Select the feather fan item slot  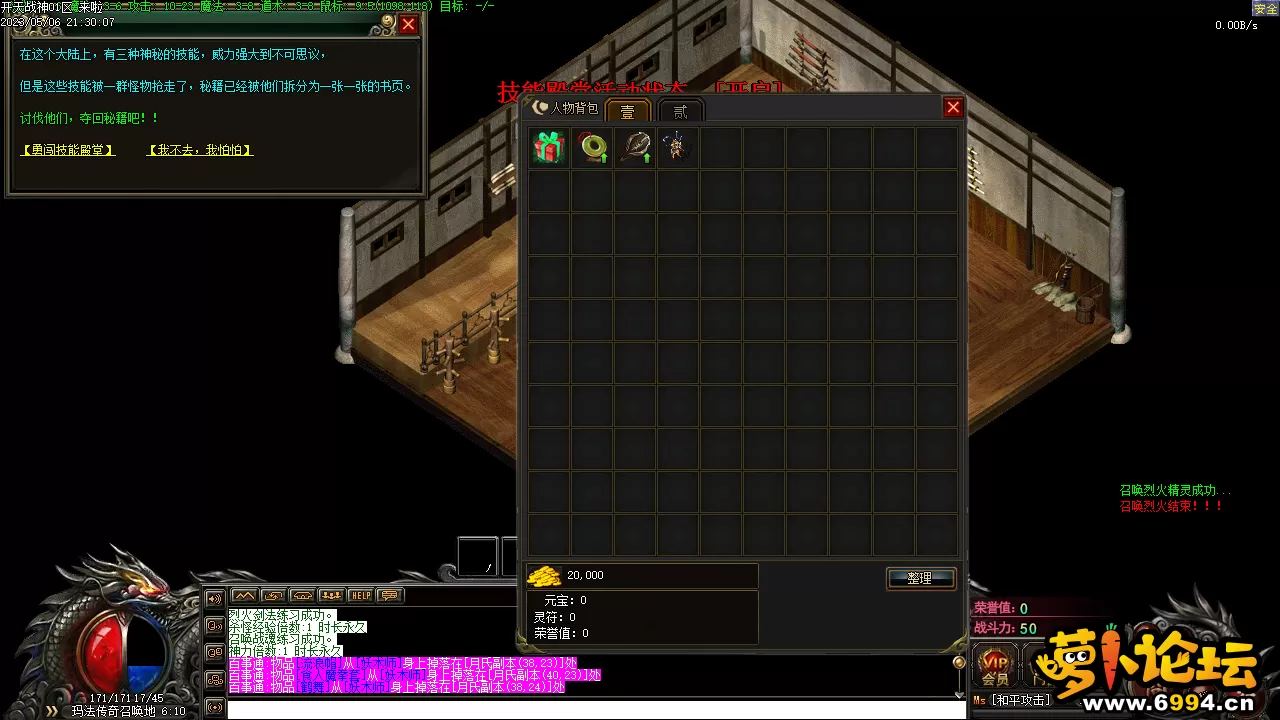click(x=635, y=148)
